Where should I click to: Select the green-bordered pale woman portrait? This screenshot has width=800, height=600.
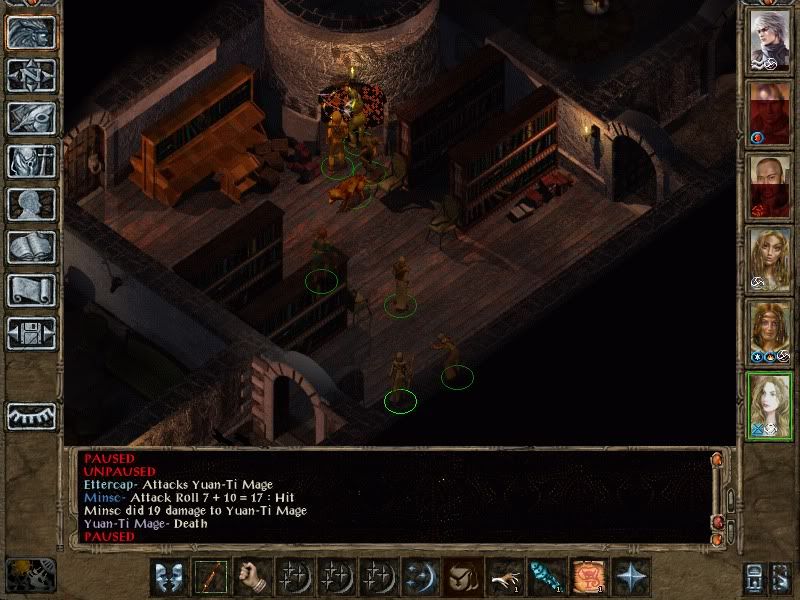pos(770,403)
